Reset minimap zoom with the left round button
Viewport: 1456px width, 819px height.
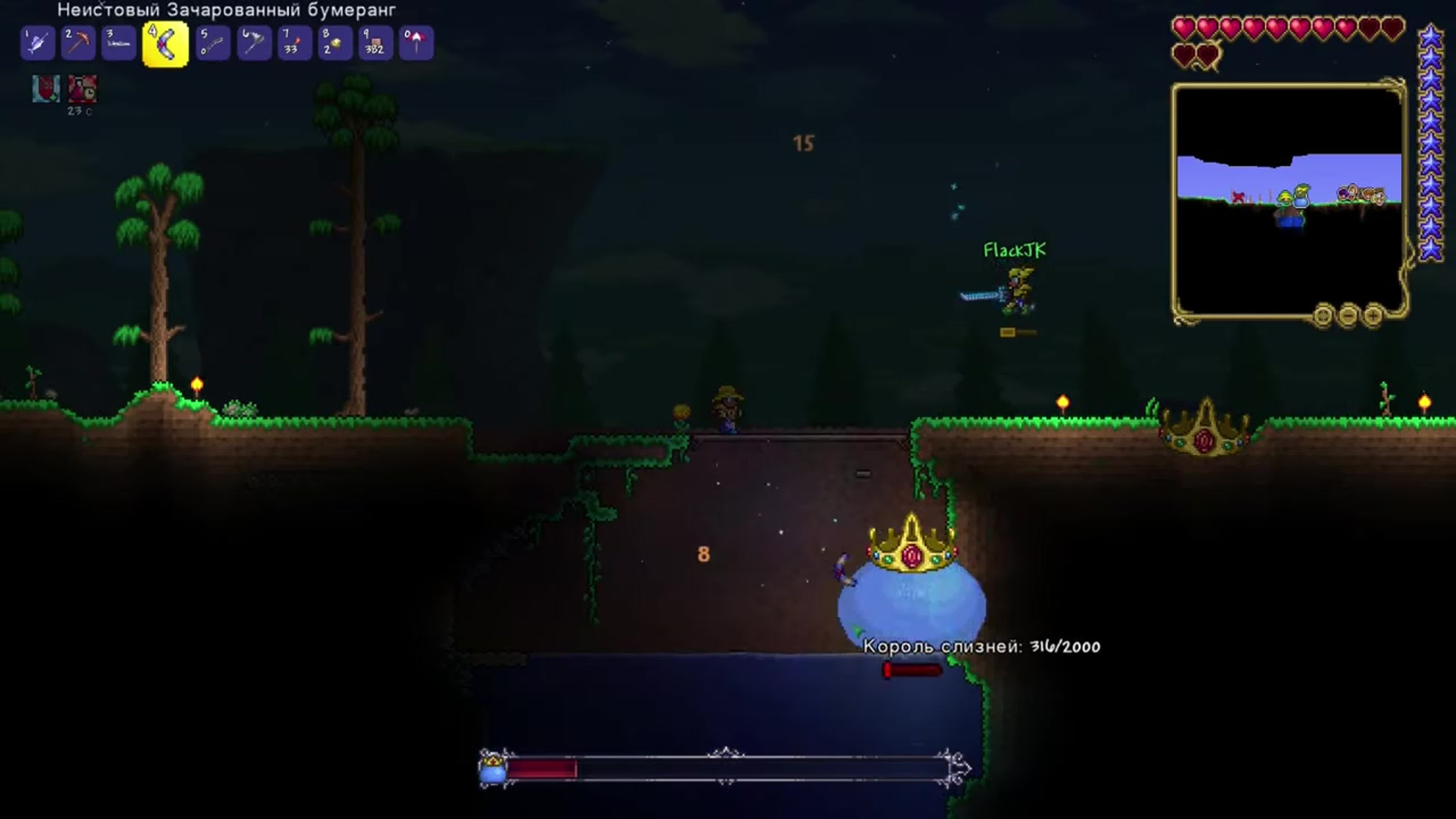(1323, 315)
